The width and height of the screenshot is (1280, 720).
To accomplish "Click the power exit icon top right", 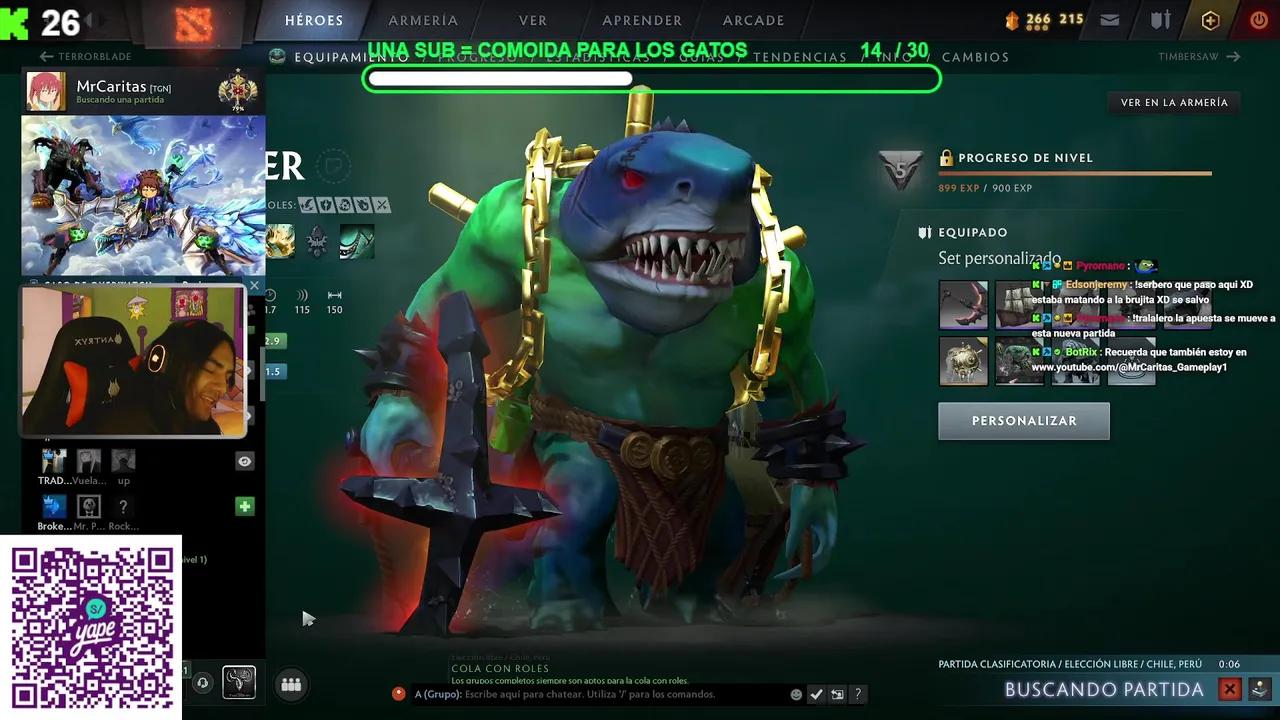I will (x=1258, y=19).
